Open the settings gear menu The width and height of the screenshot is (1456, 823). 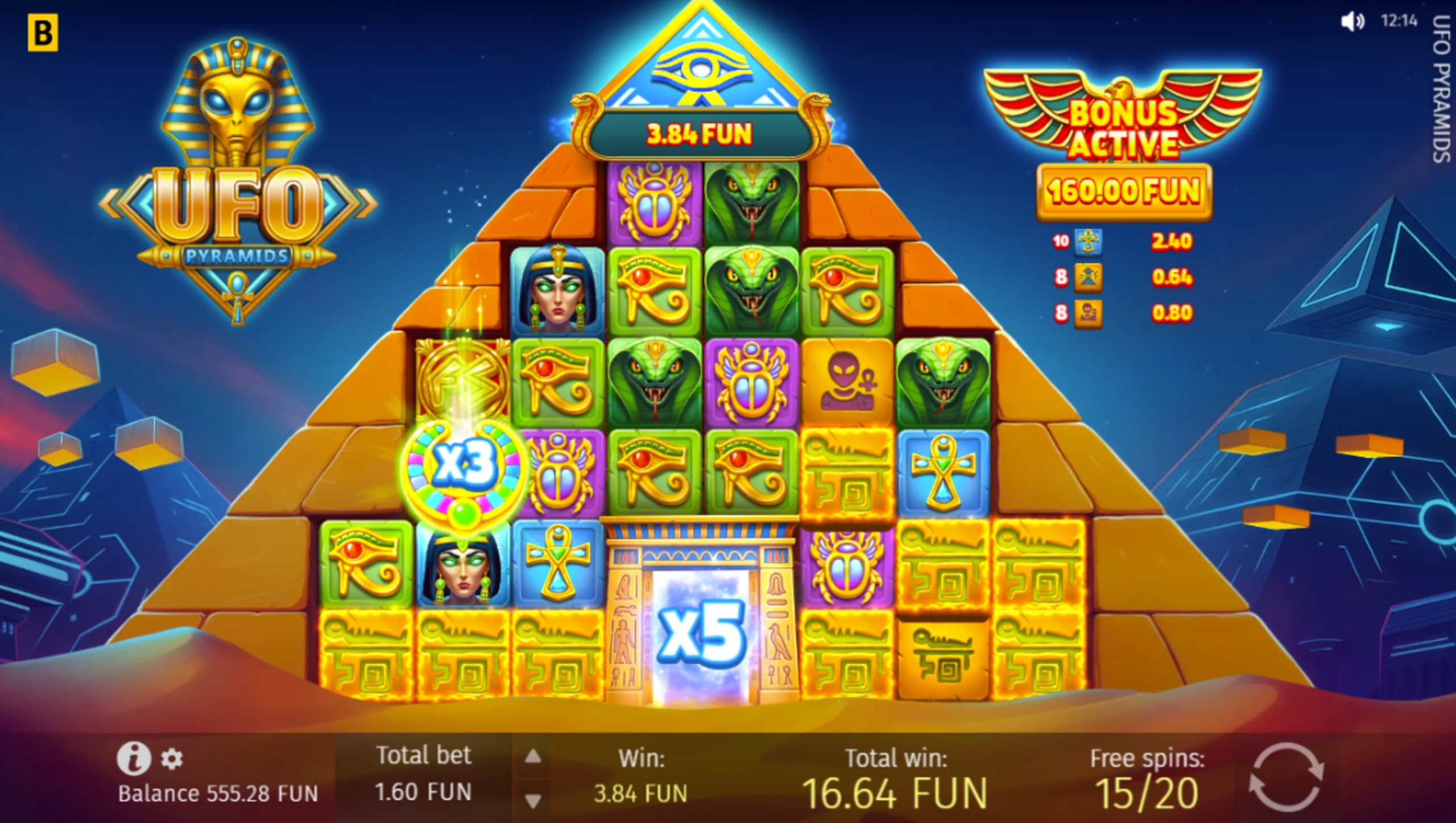tap(172, 759)
